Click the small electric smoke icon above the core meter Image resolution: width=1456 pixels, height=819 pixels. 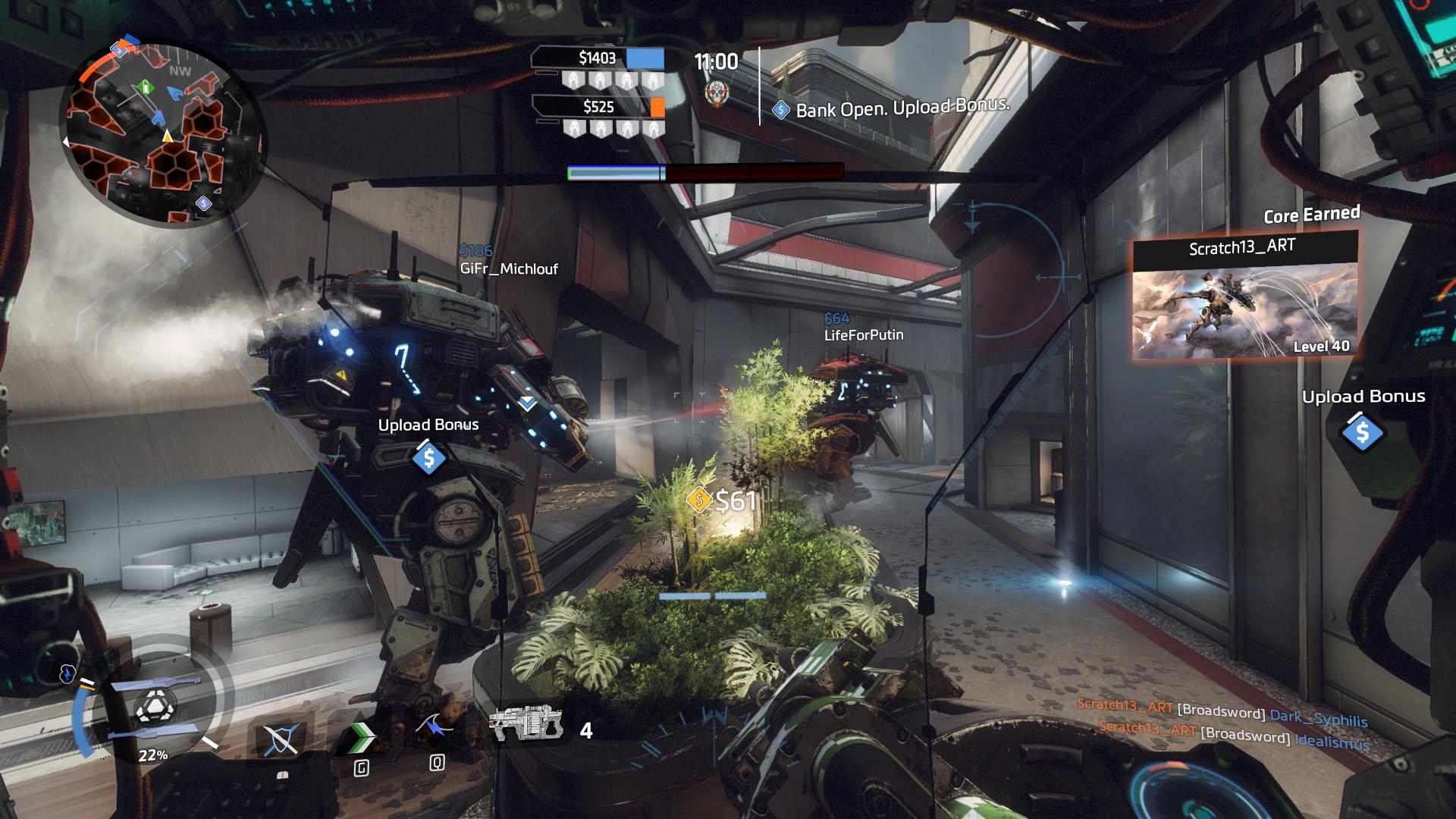click(68, 673)
